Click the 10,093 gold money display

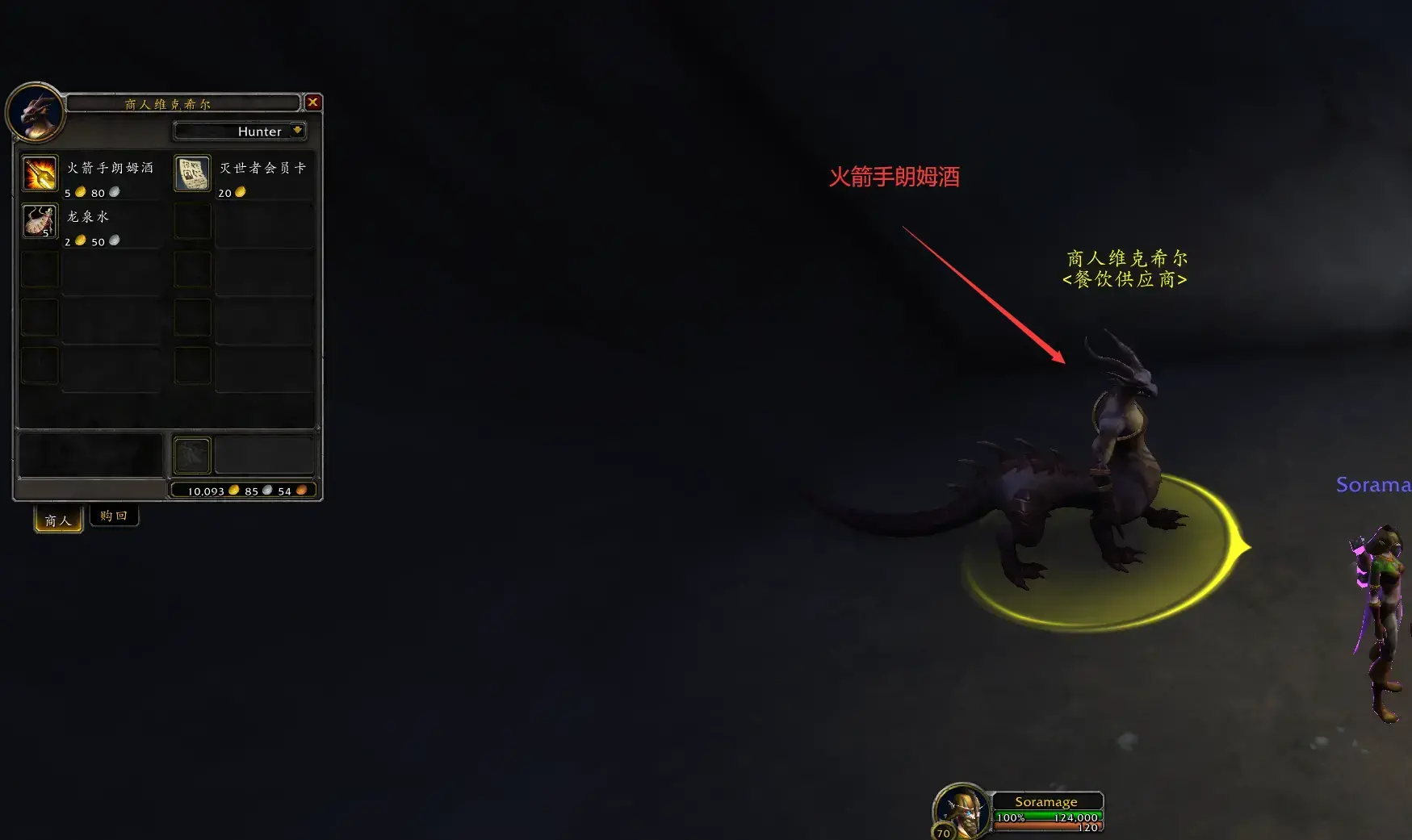208,490
